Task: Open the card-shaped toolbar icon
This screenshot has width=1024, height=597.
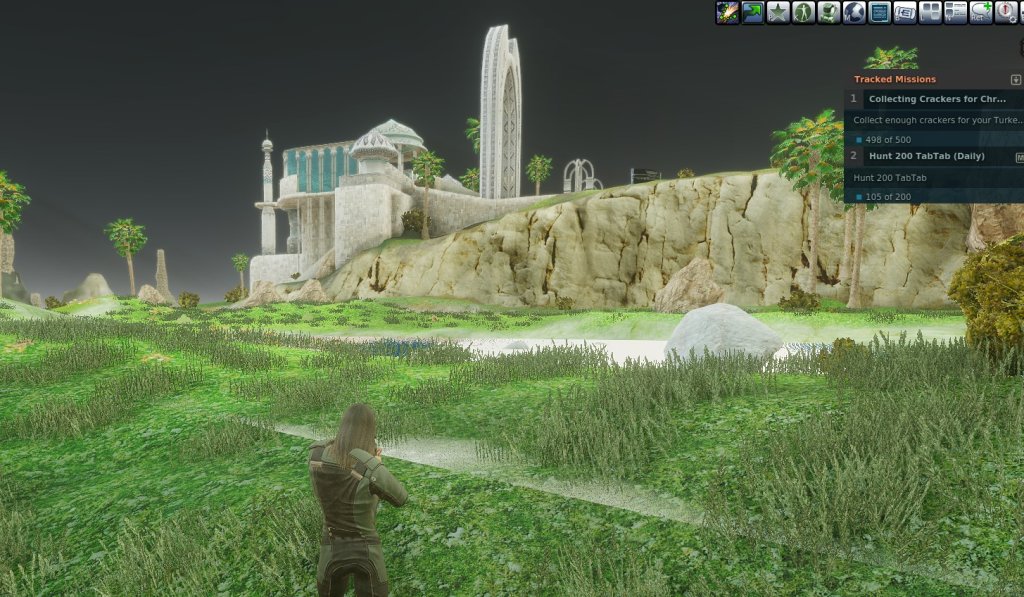Action: [905, 13]
